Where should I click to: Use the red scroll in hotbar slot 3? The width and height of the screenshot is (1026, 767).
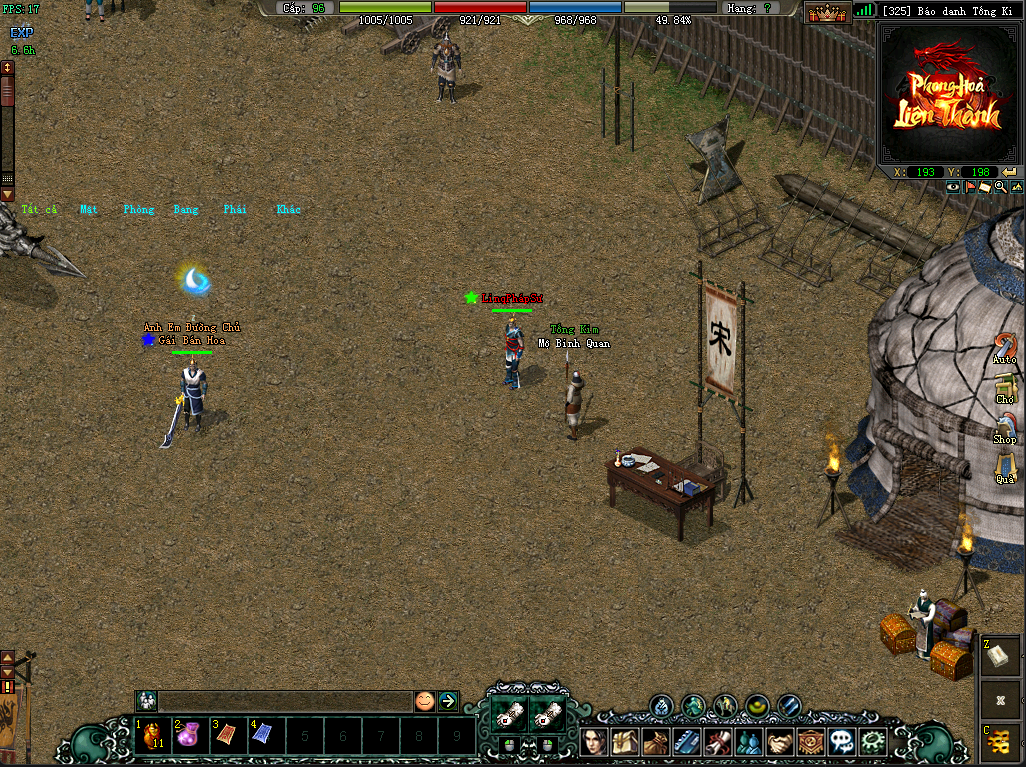[229, 737]
